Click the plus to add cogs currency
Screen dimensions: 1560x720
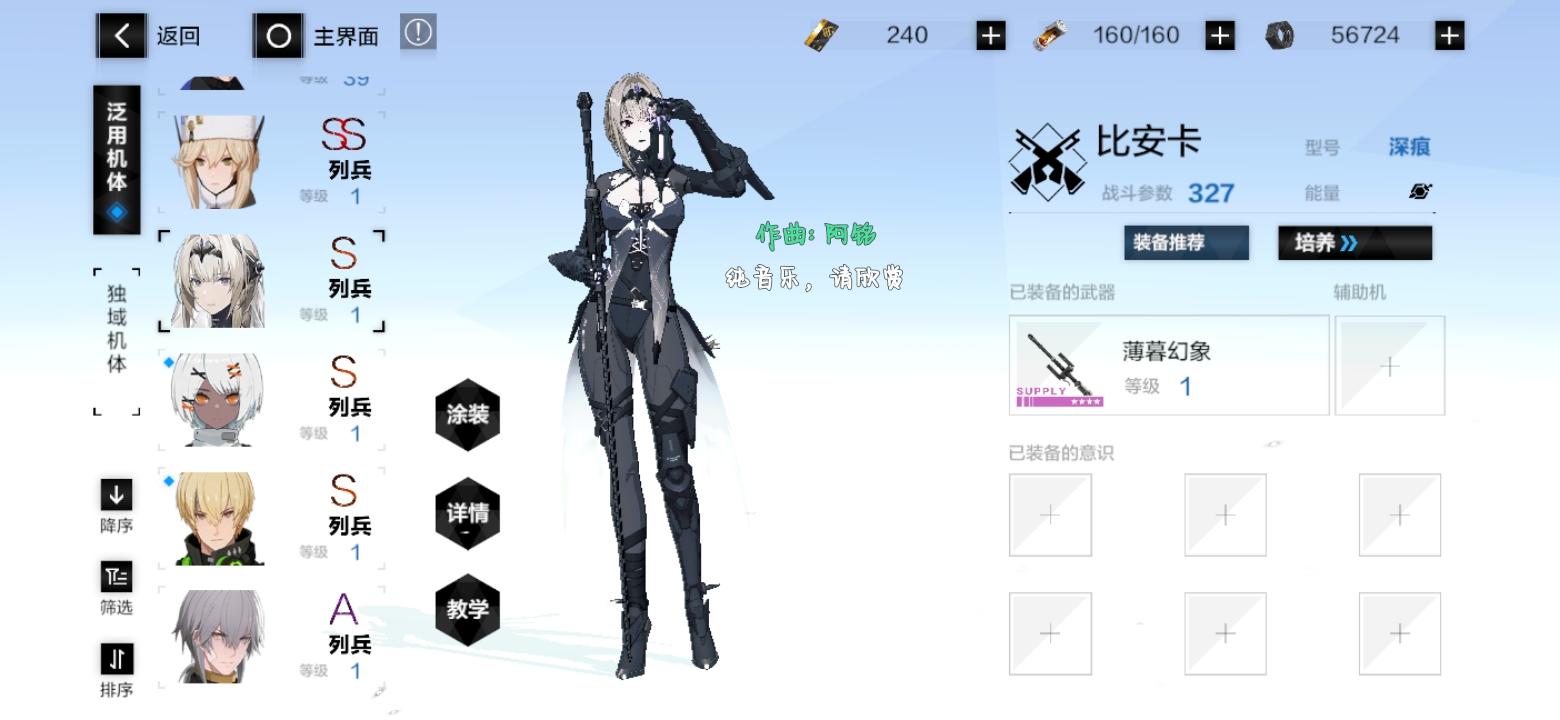click(1447, 33)
